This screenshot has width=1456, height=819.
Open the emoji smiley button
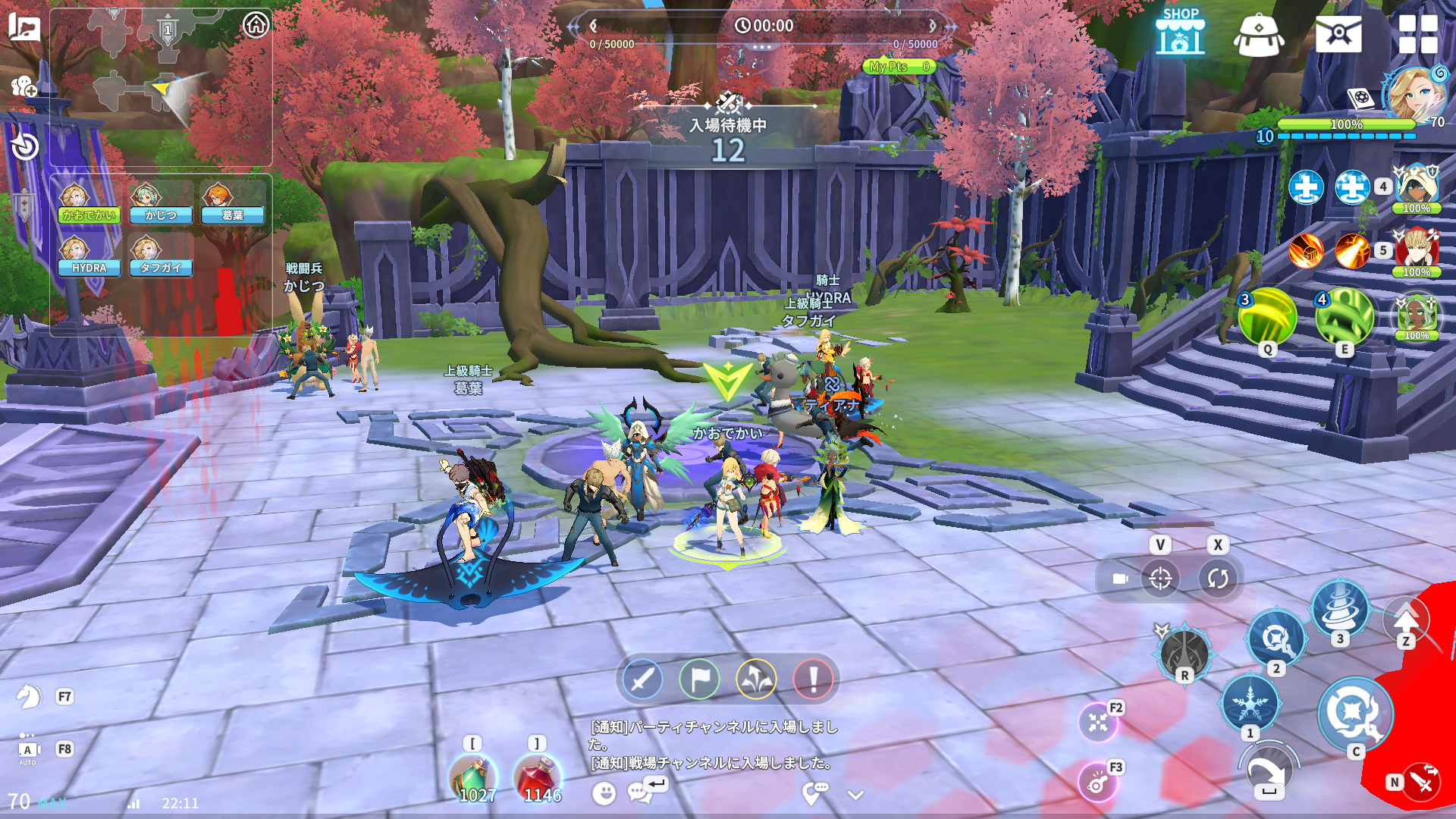[x=604, y=793]
